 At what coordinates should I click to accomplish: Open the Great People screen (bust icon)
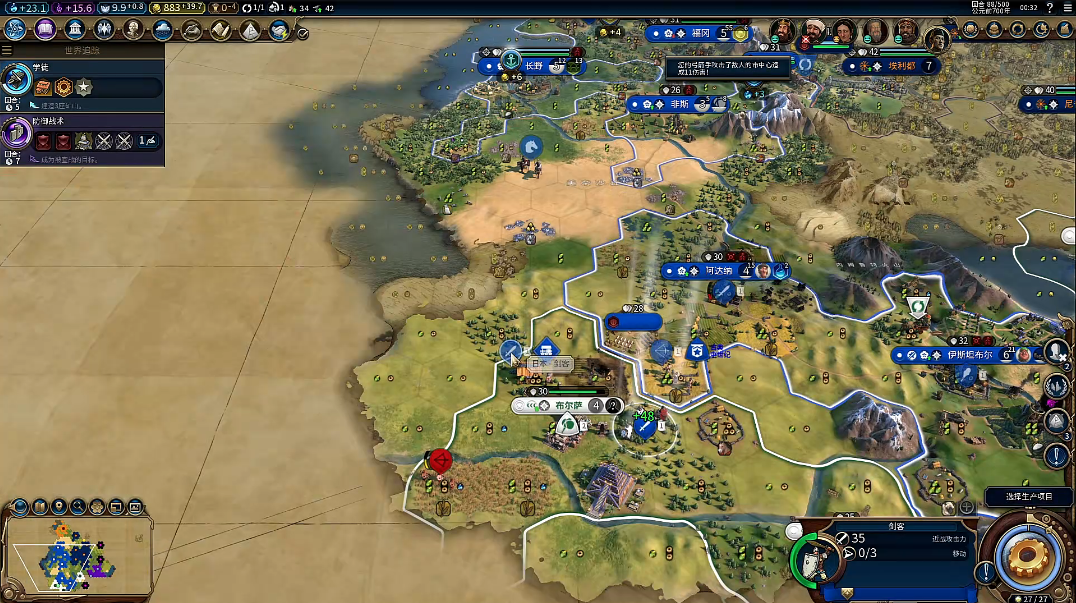pyautogui.click(x=133, y=29)
